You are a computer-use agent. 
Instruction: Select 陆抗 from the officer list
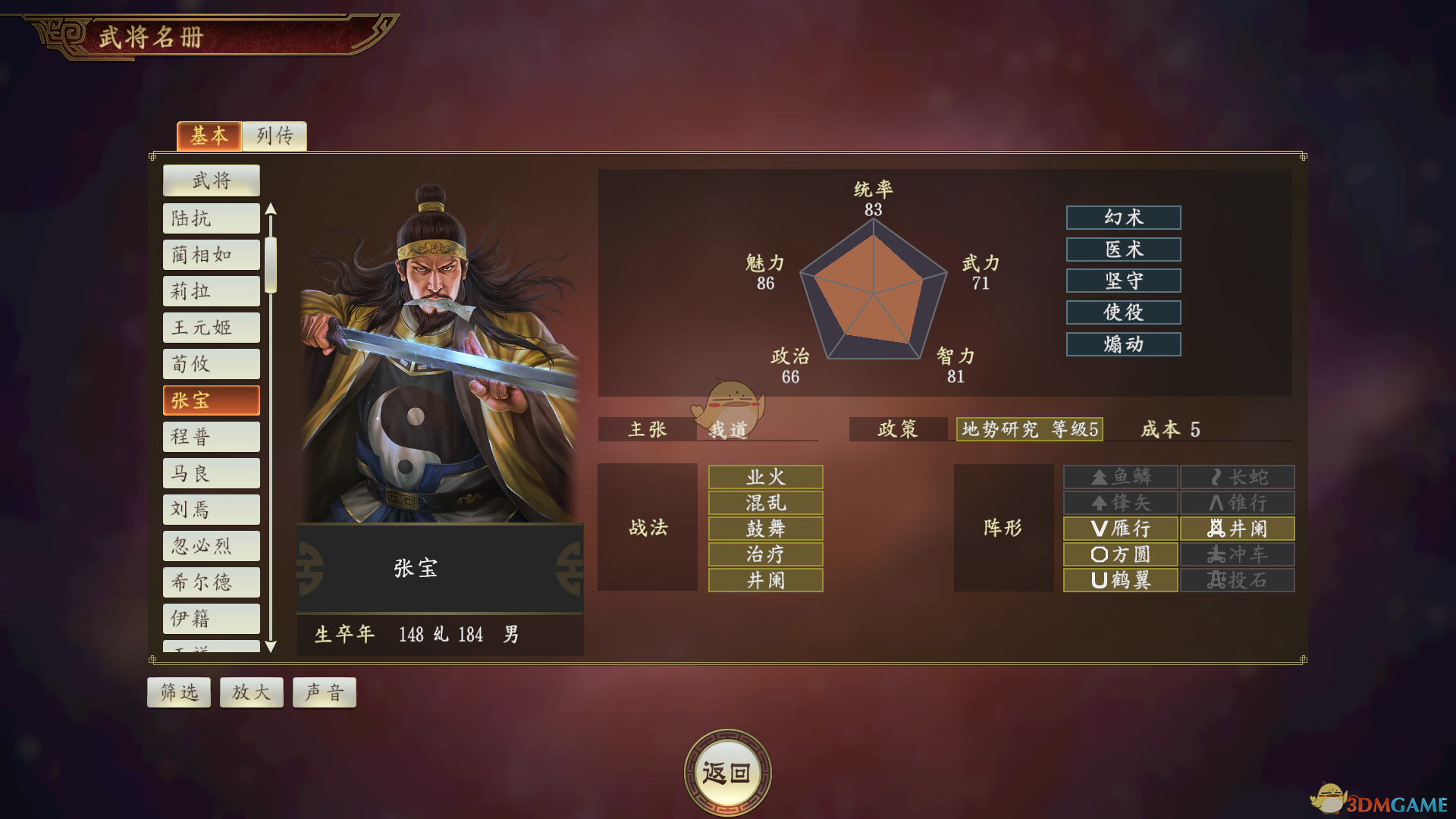click(211, 218)
